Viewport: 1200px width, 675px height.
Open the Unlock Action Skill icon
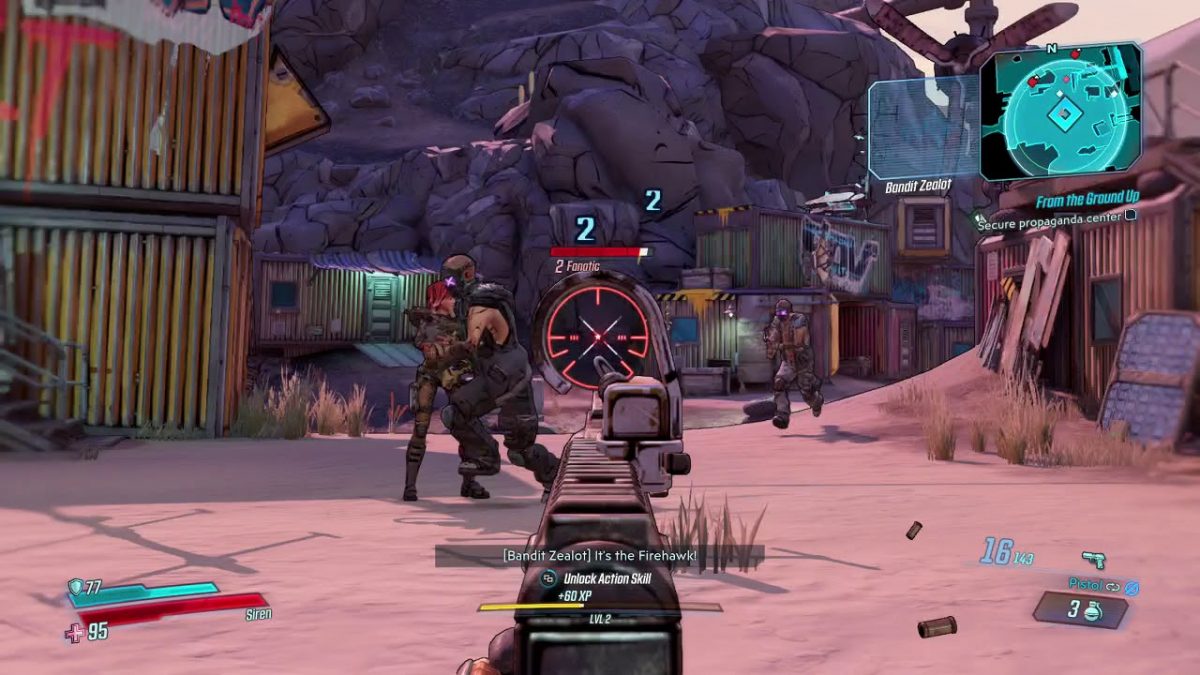click(547, 578)
